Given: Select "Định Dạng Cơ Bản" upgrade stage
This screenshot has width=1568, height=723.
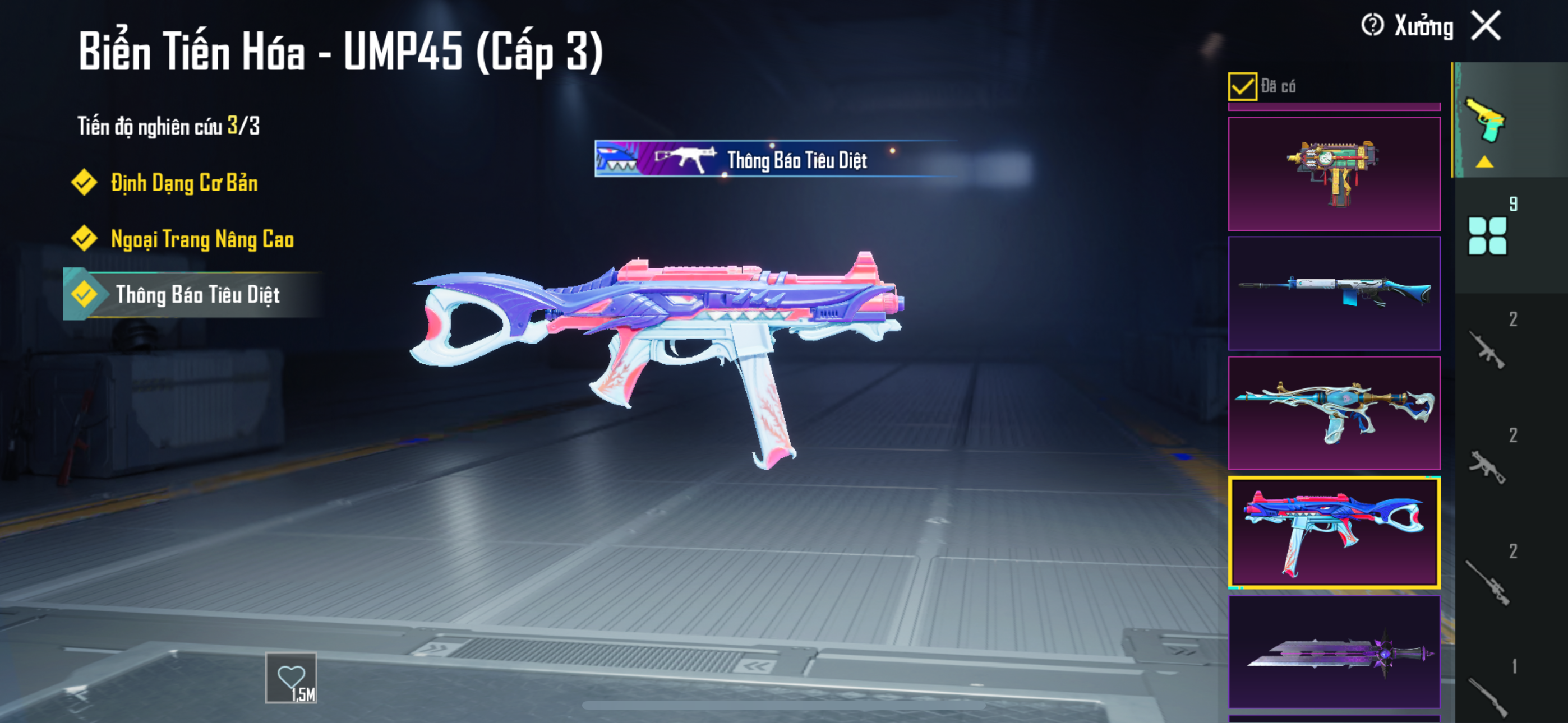Looking at the screenshot, I should pyautogui.click(x=183, y=183).
